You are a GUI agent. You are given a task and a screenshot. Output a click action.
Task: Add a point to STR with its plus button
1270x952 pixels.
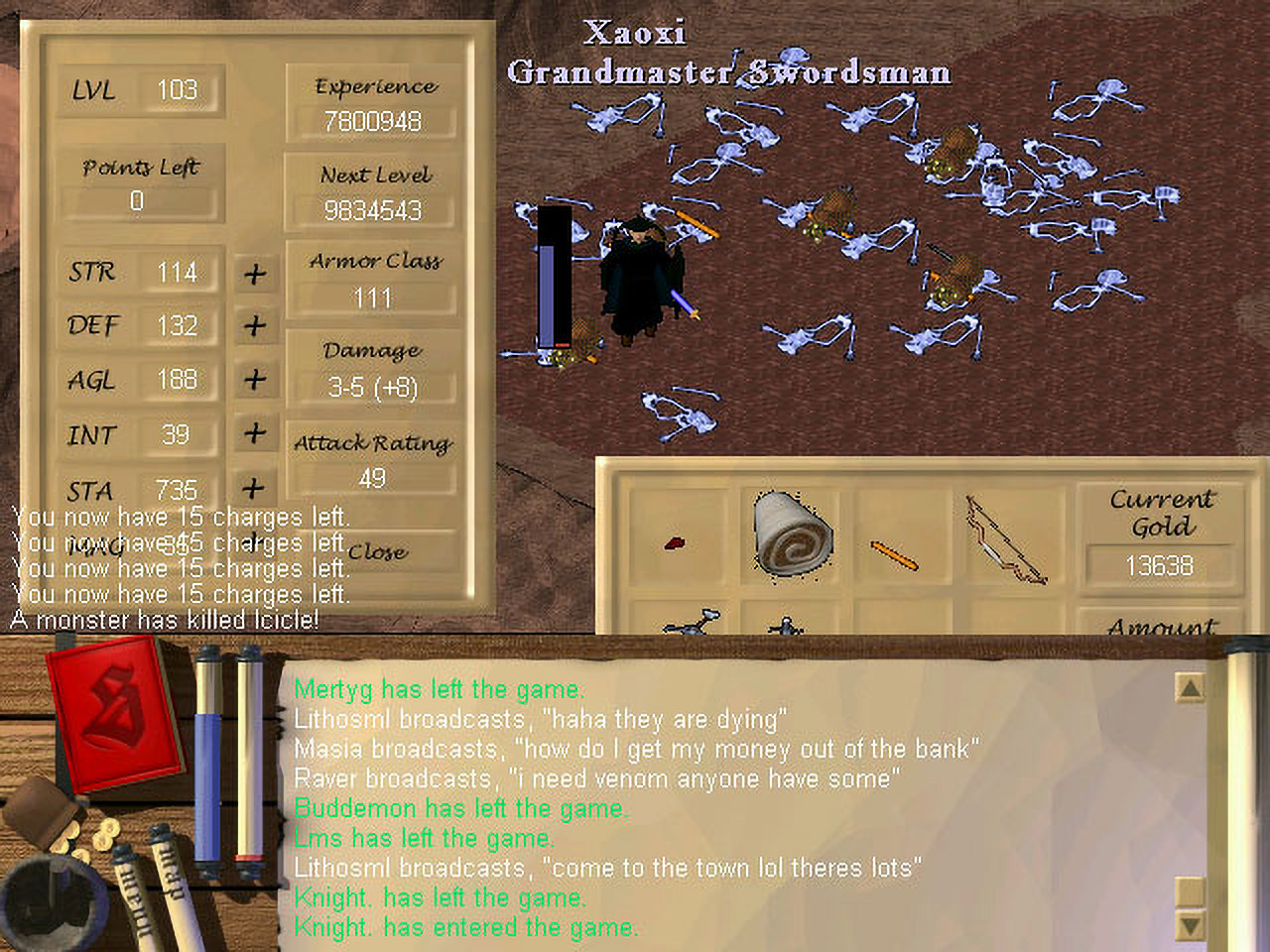(255, 273)
